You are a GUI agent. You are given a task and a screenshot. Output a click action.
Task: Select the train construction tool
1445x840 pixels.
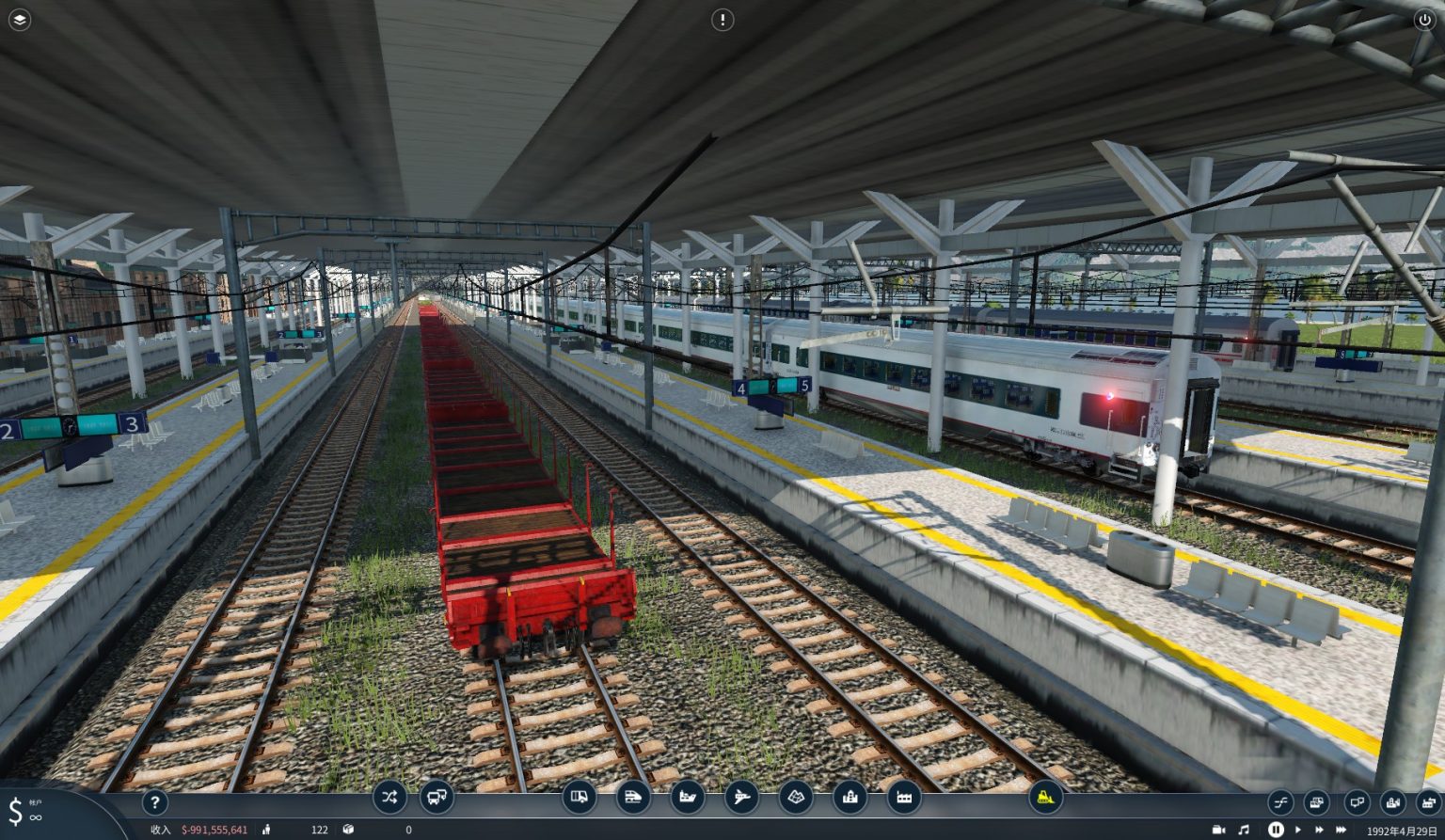634,799
